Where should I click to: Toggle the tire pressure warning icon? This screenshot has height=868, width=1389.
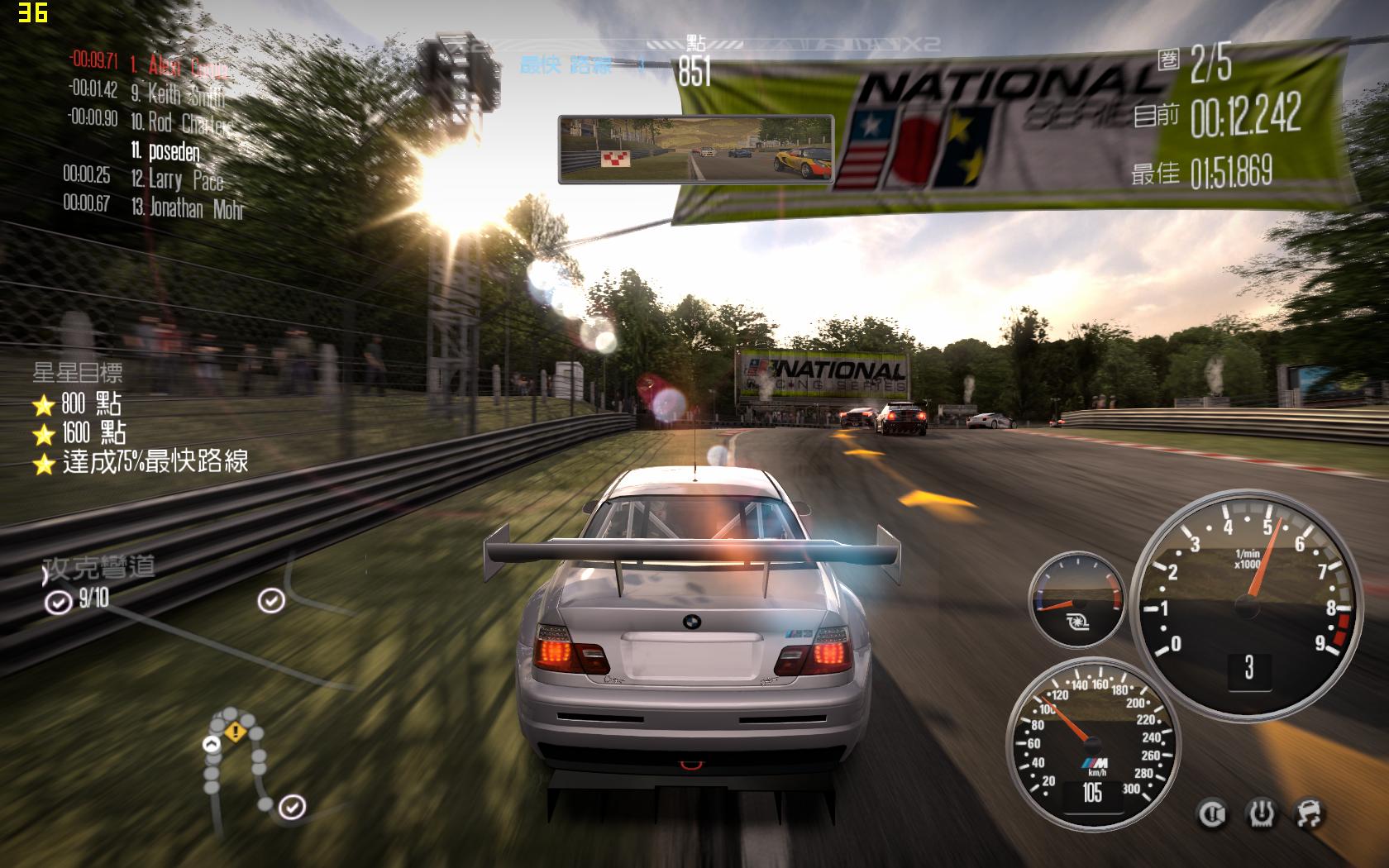pos(1261,814)
